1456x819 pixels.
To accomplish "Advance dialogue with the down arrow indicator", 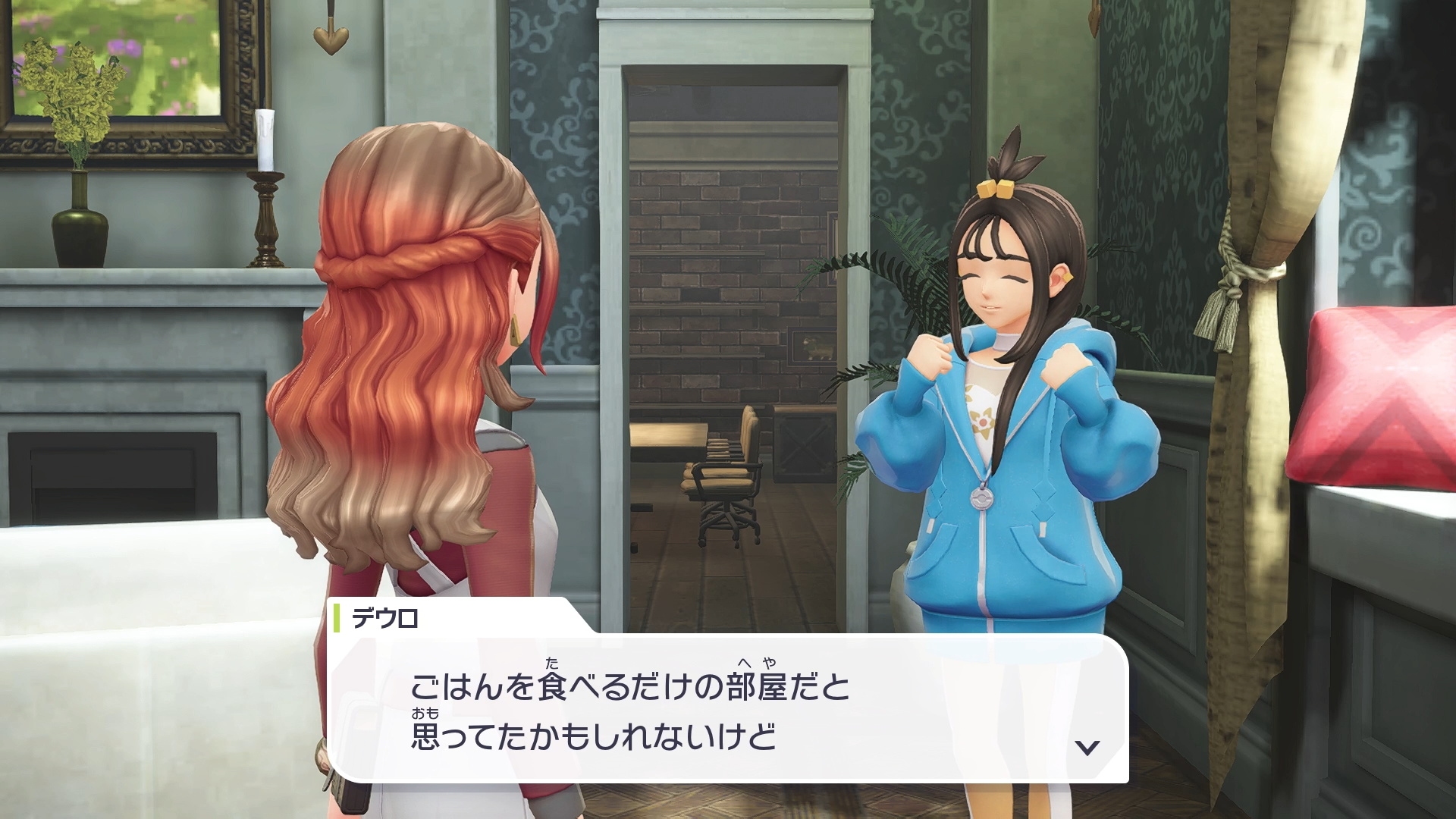I will (x=1087, y=748).
